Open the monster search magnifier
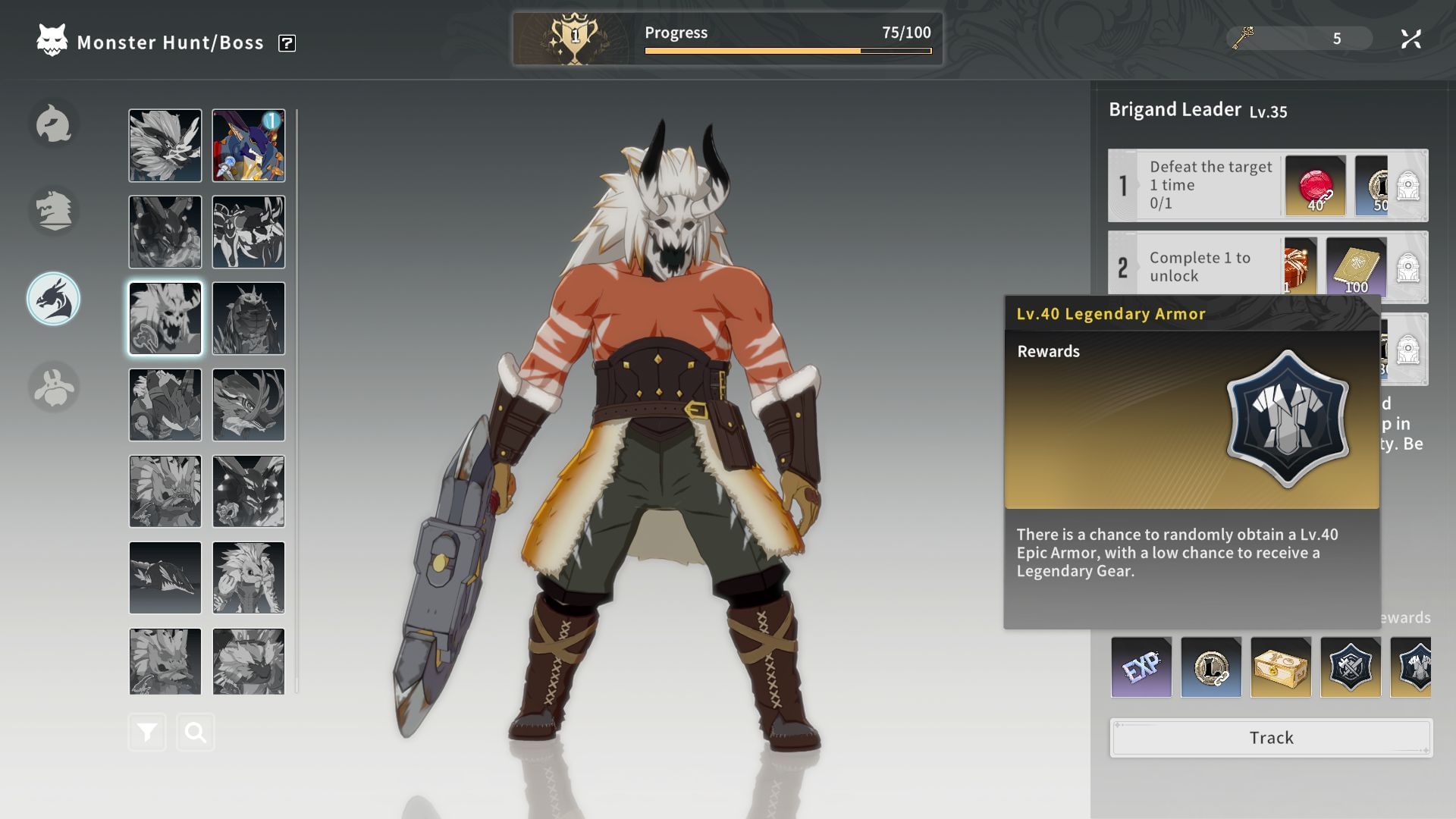 click(196, 733)
